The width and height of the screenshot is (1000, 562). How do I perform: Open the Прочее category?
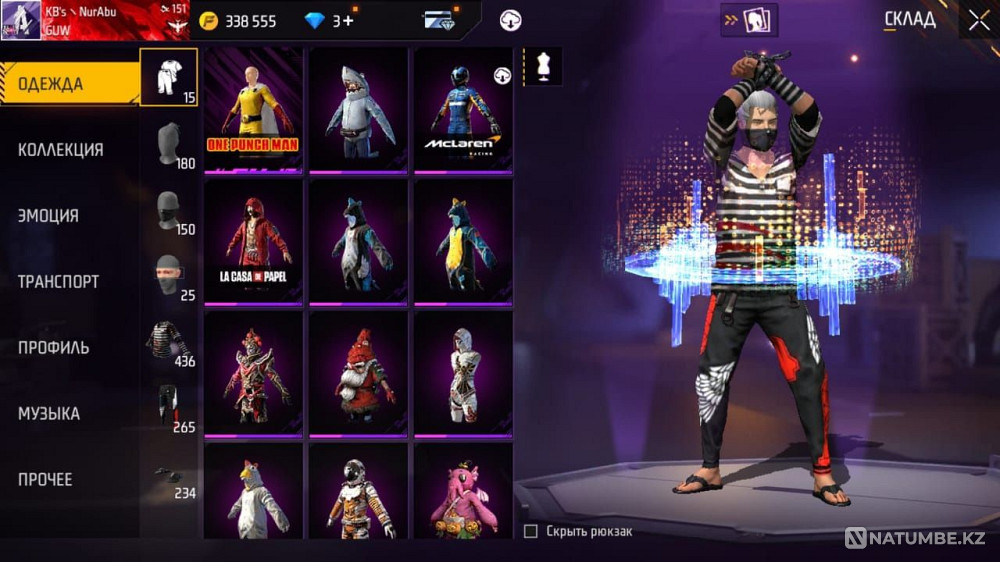[46, 480]
